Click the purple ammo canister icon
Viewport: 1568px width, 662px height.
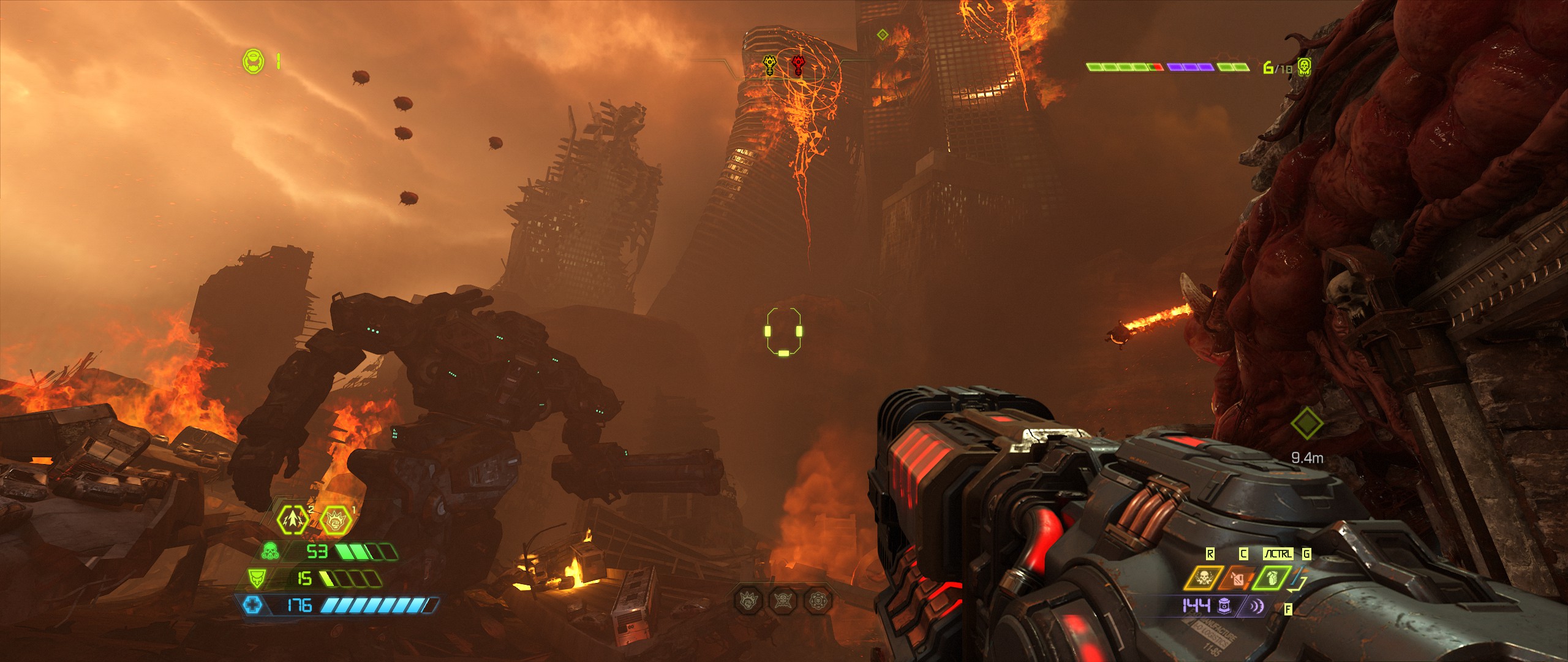[x=1224, y=606]
